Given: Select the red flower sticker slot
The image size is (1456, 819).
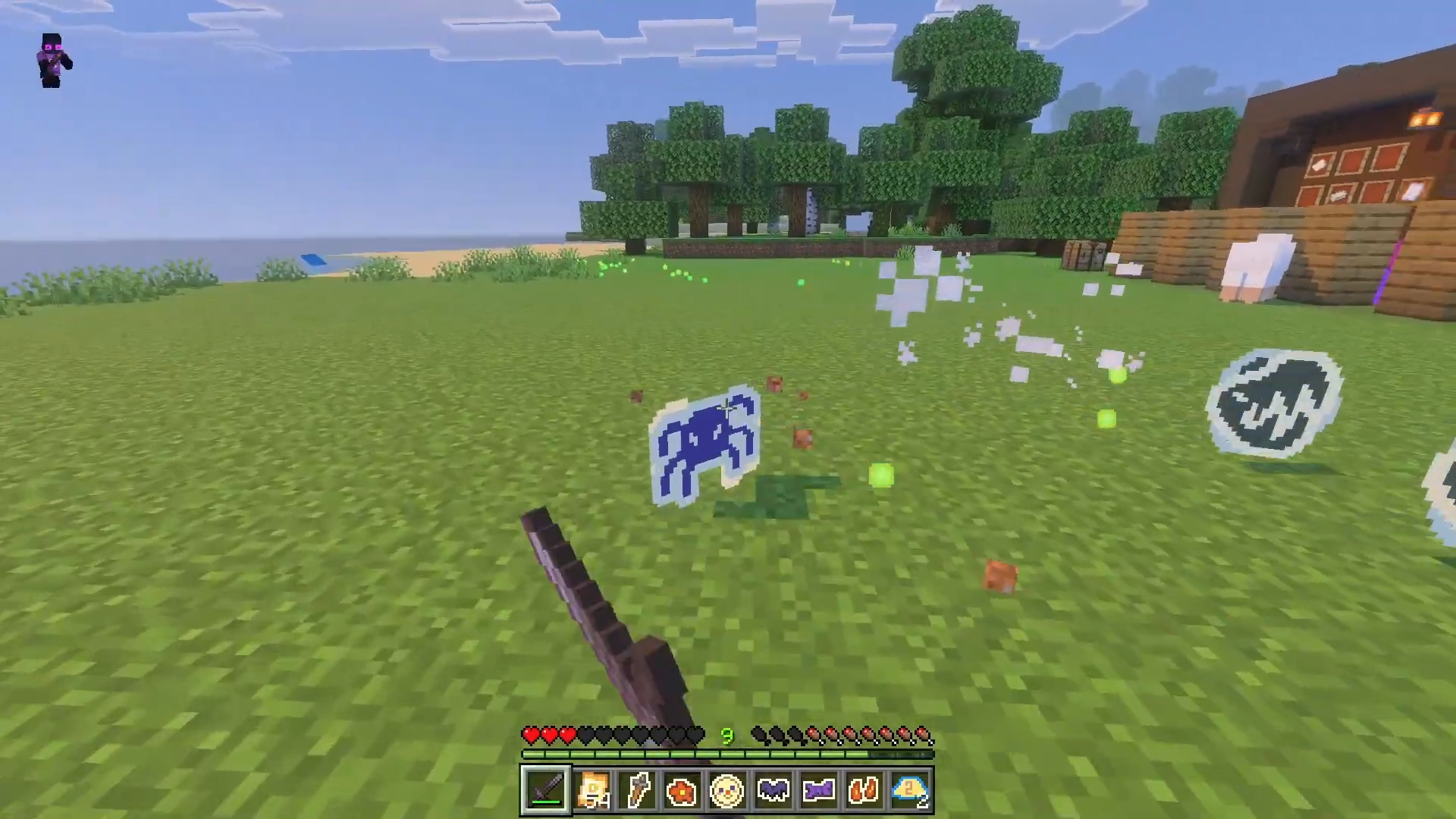Looking at the screenshot, I should [x=682, y=790].
